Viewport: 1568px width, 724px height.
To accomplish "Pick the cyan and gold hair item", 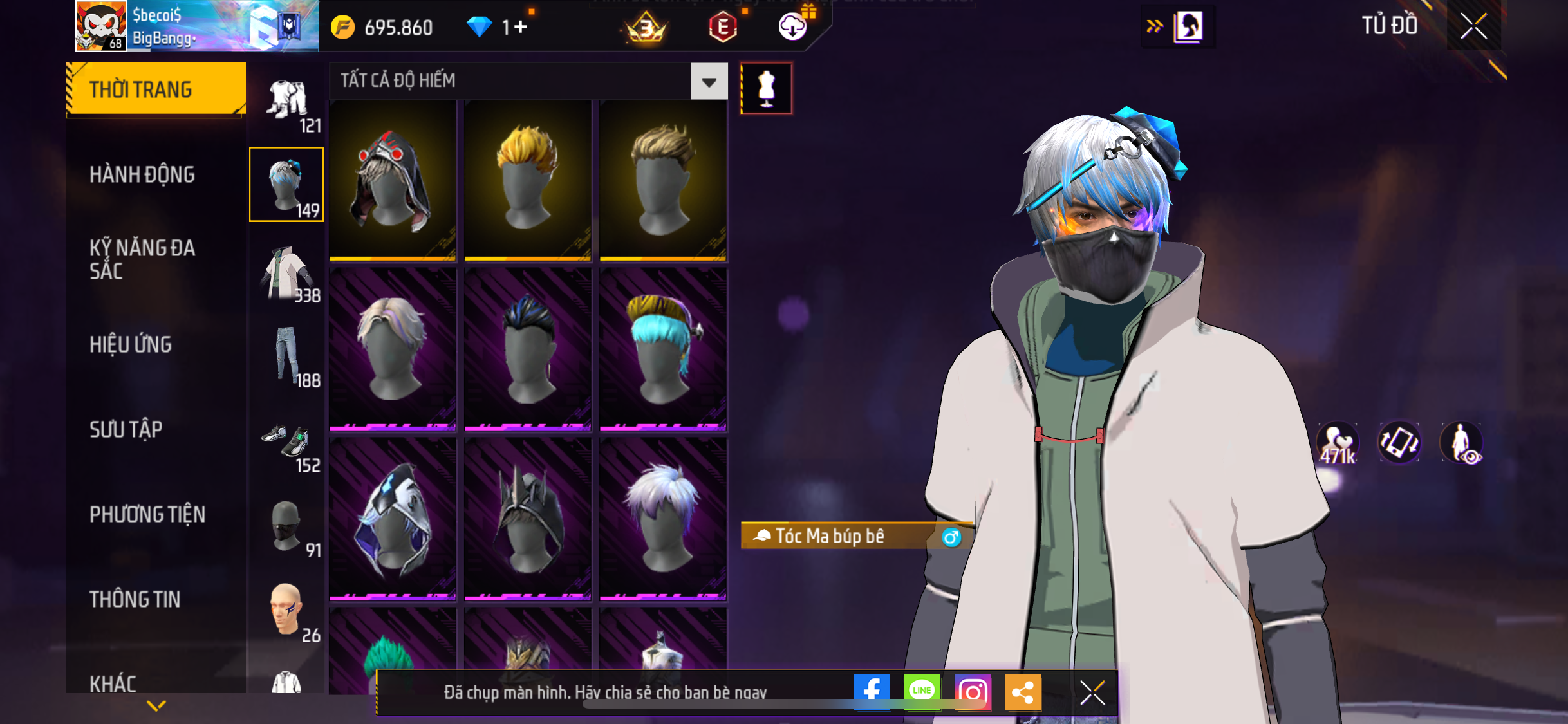I will 663,348.
